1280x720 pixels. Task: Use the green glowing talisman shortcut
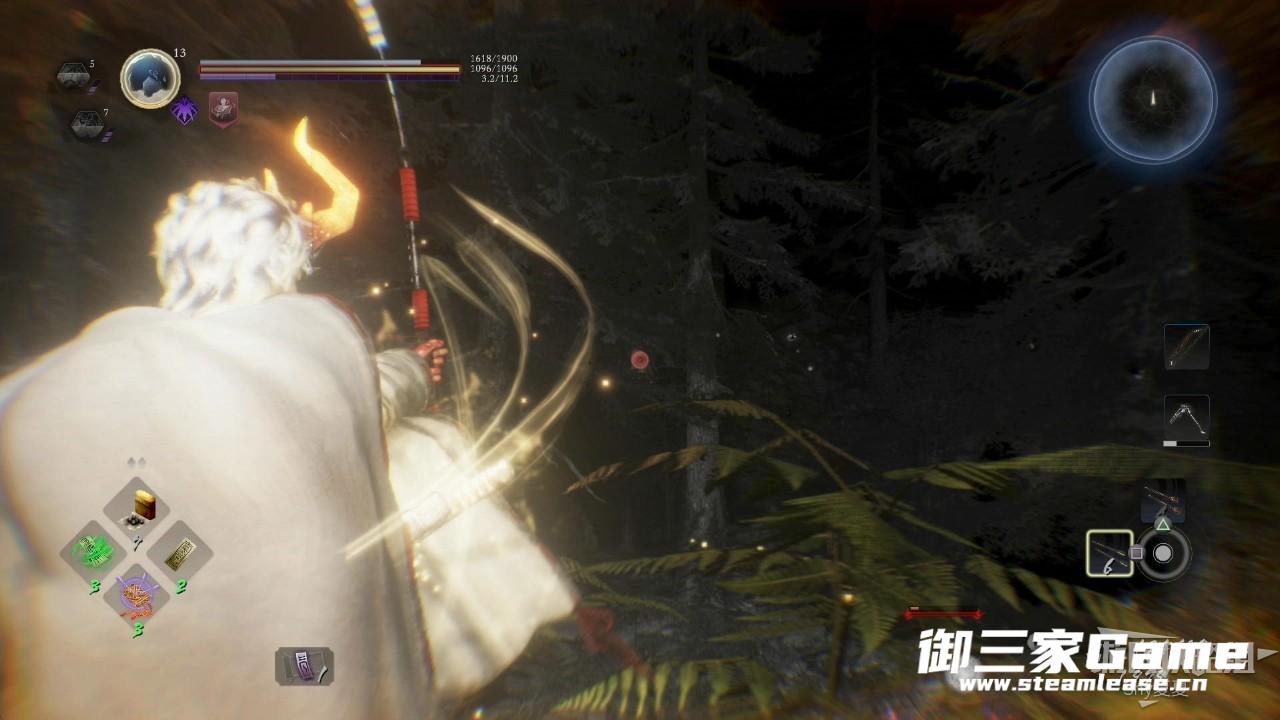coord(92,552)
